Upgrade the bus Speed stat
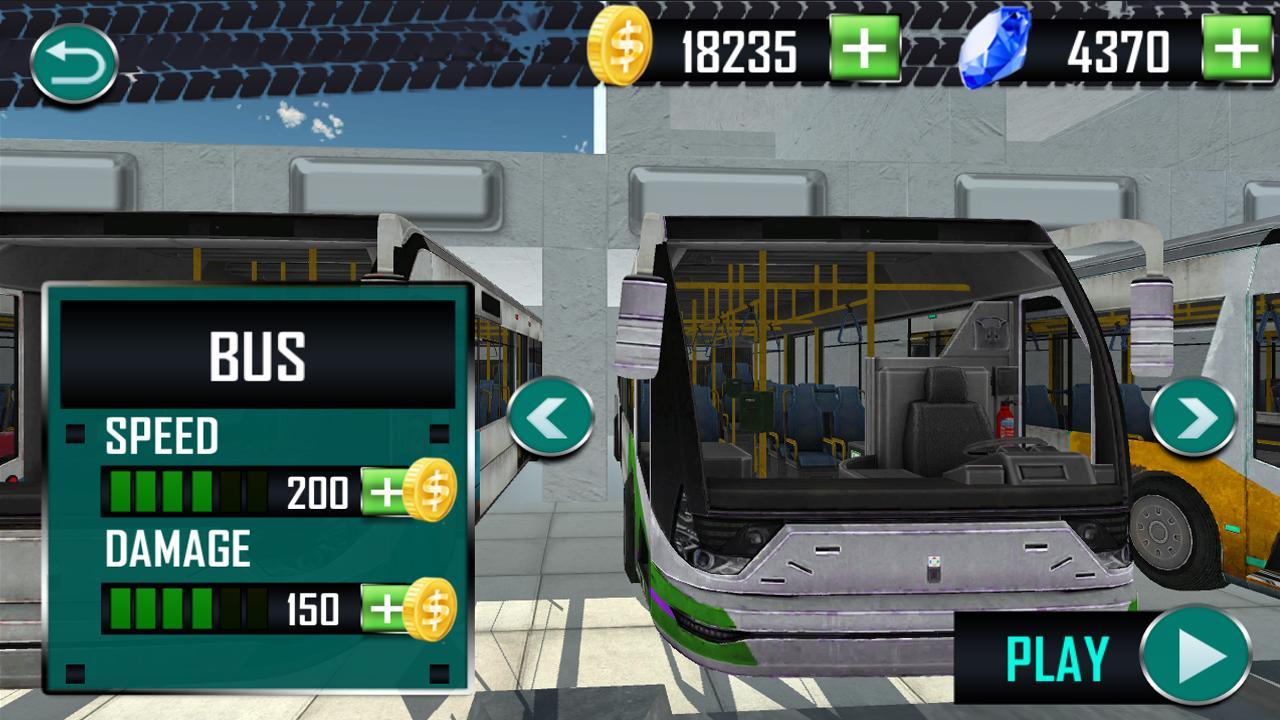Image resolution: width=1280 pixels, height=720 pixels. pos(387,492)
